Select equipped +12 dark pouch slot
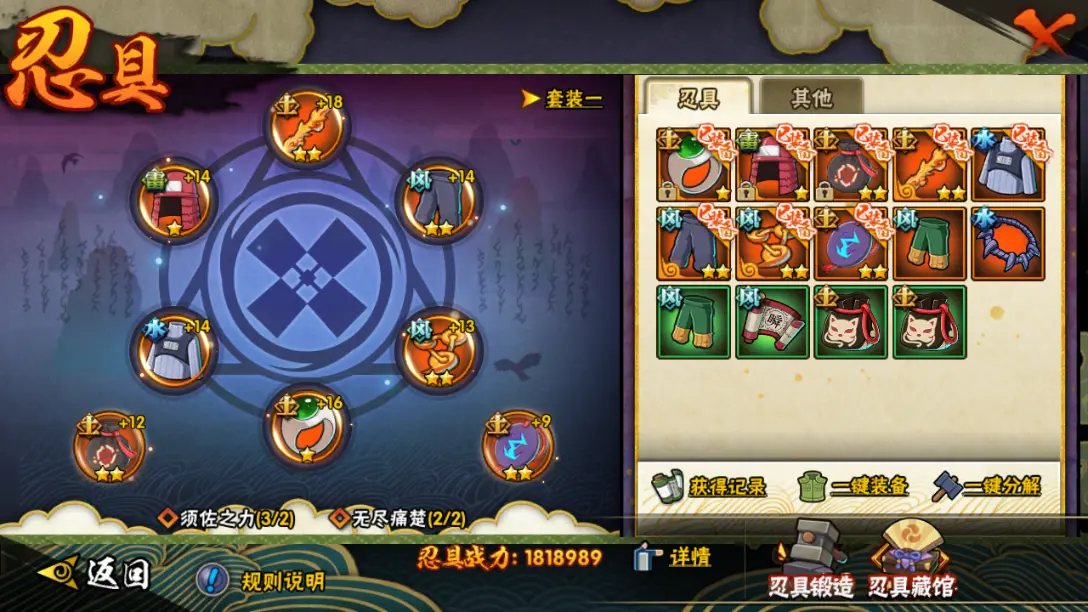Image resolution: width=1088 pixels, height=612 pixels. [110, 447]
